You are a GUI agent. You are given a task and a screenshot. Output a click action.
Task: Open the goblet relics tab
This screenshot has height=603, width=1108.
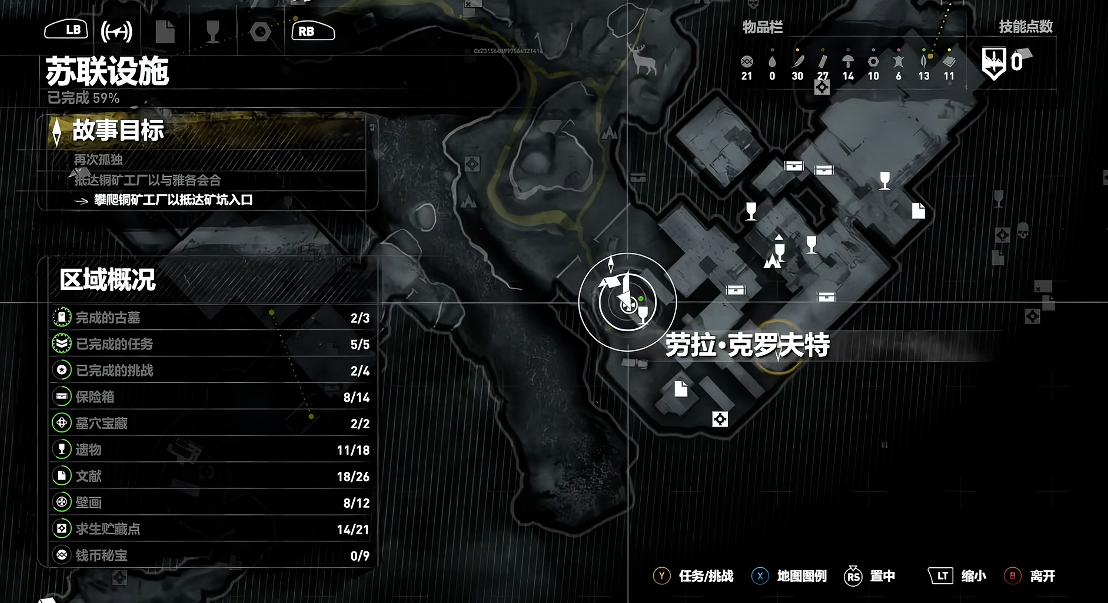[212, 31]
